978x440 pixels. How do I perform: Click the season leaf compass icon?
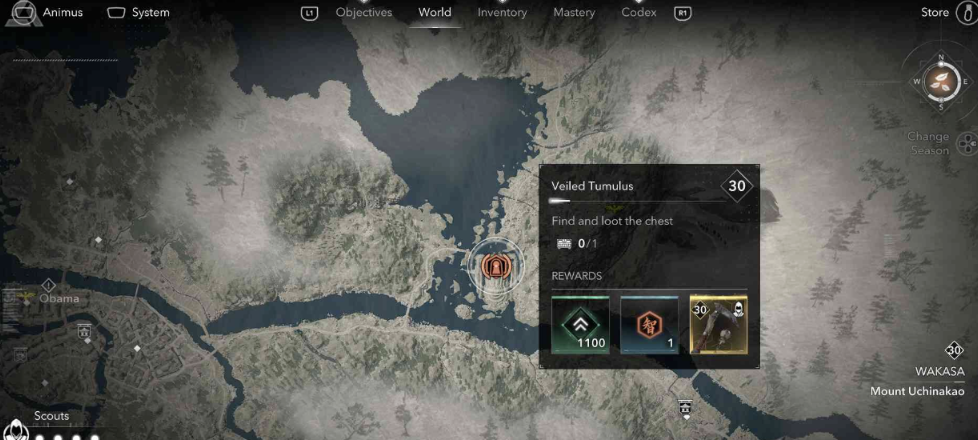point(942,81)
